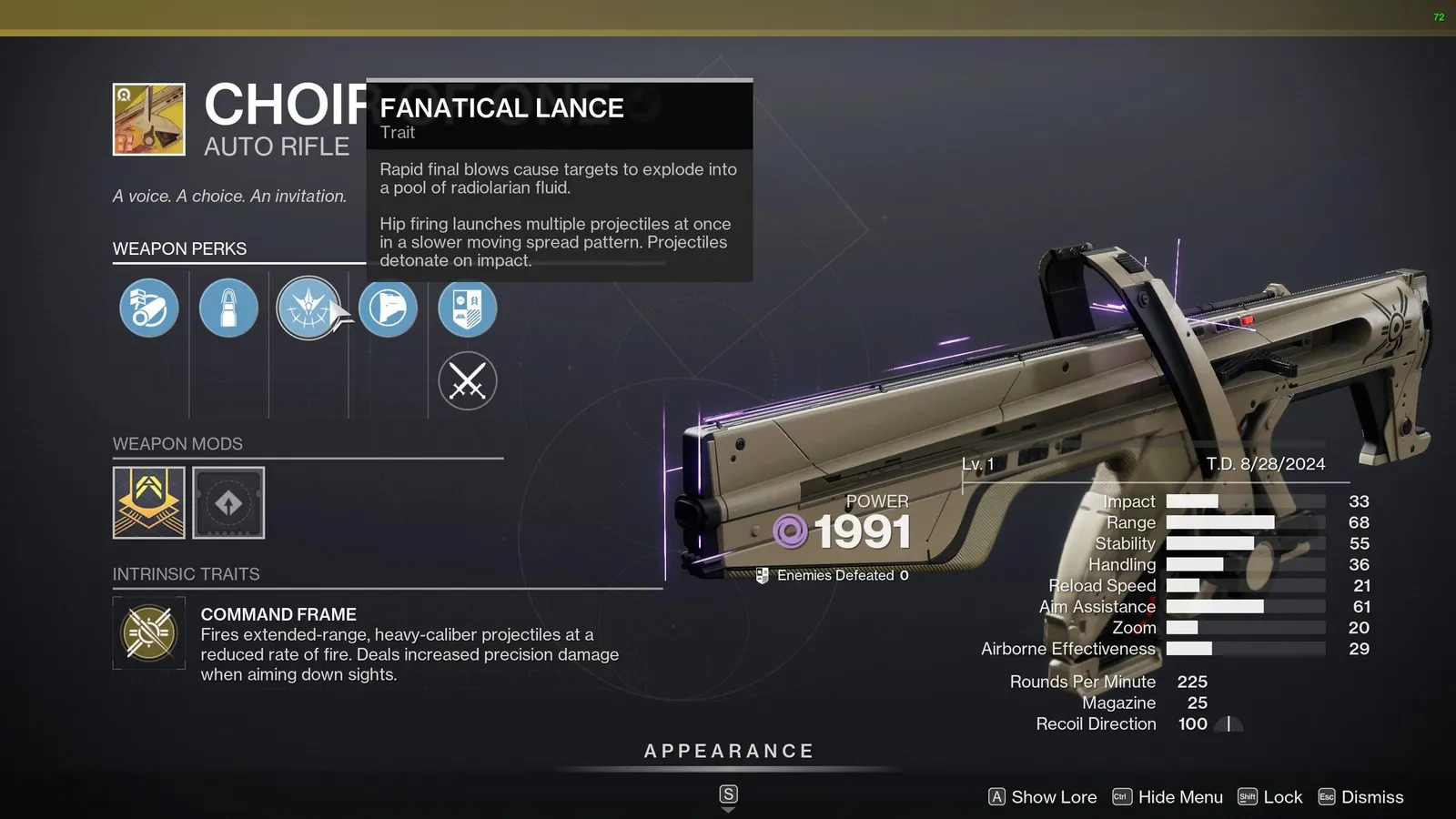Select the equipped weapon mod icon
Image resolution: width=1456 pixels, height=819 pixels.
pyautogui.click(x=147, y=502)
